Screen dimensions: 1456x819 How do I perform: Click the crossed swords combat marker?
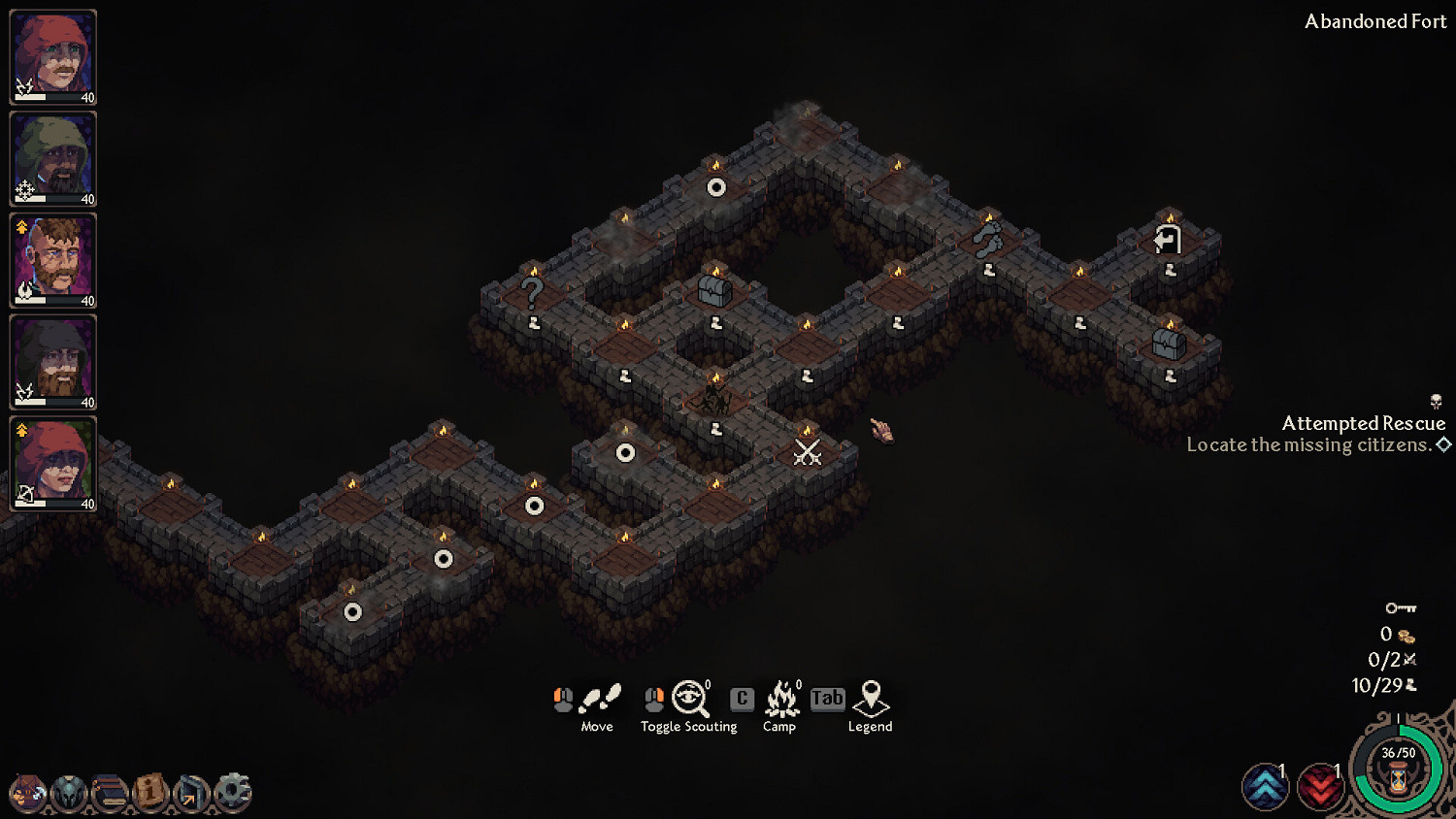(806, 452)
